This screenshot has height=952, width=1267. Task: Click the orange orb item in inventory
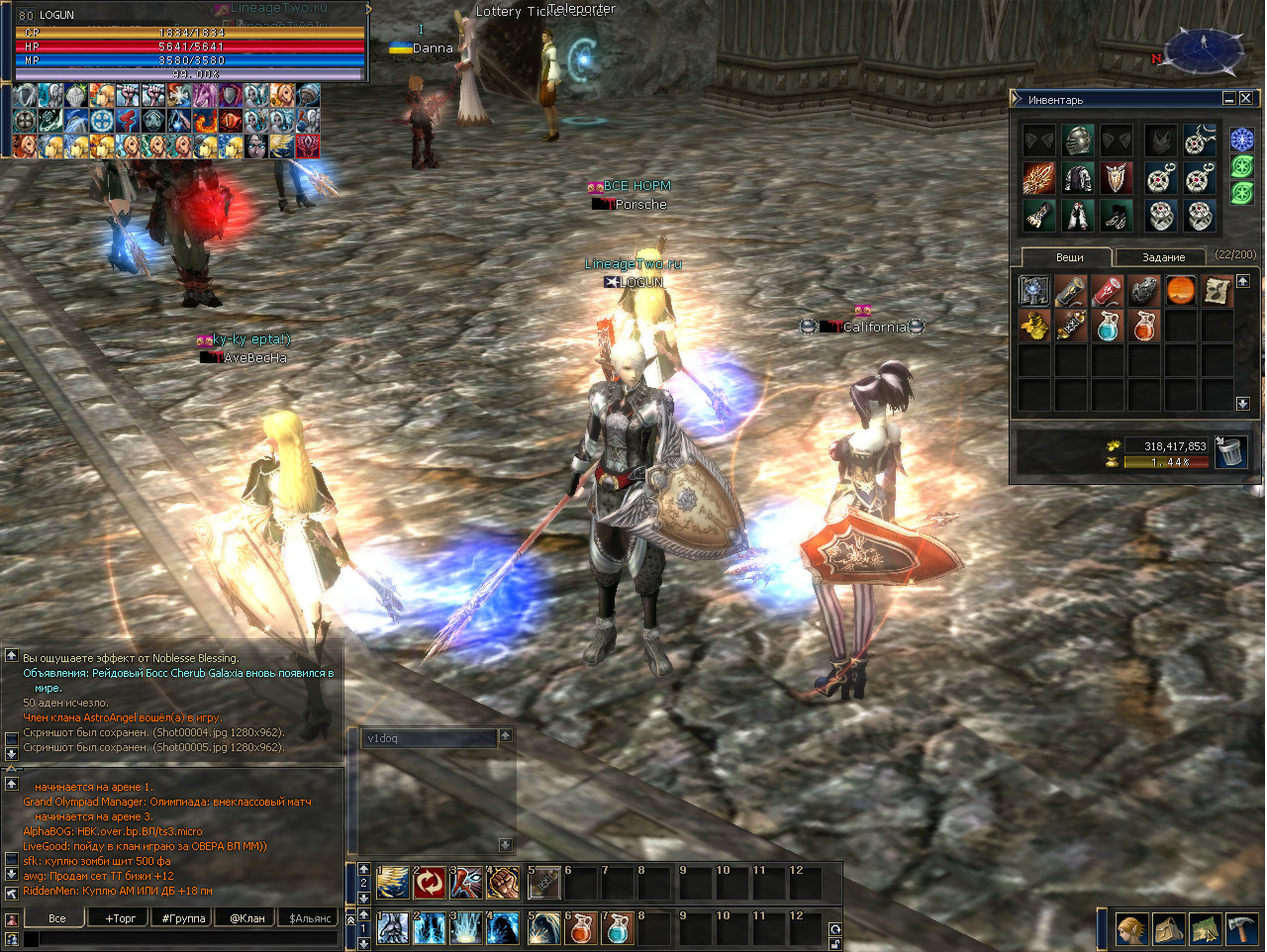(x=1181, y=291)
